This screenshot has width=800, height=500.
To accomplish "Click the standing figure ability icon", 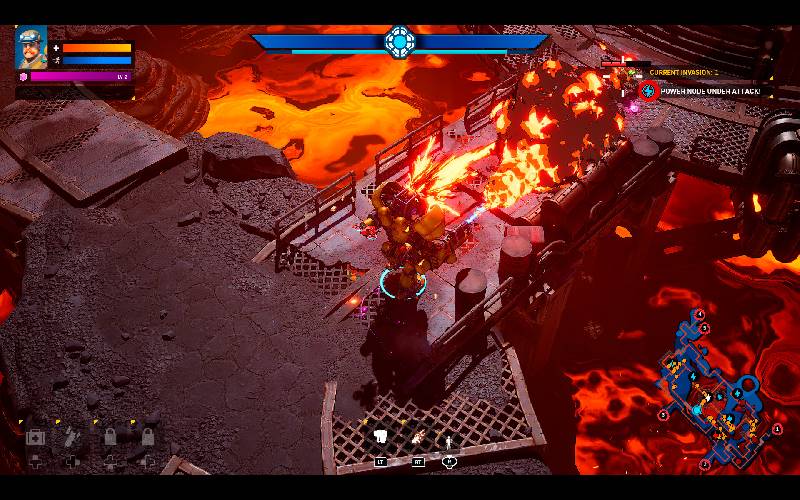I will click(449, 438).
